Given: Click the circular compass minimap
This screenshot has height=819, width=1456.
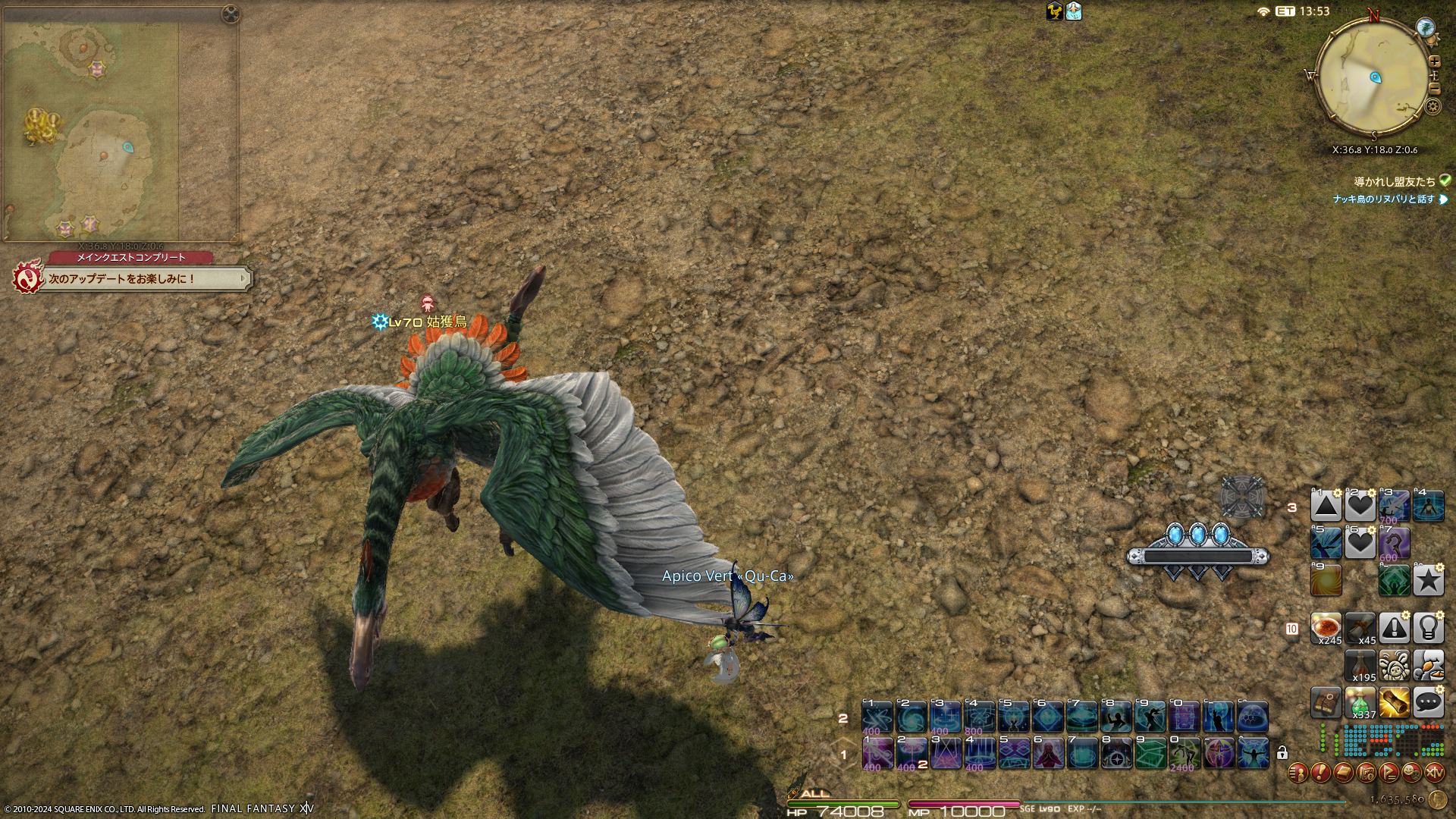Looking at the screenshot, I should 1373,77.
